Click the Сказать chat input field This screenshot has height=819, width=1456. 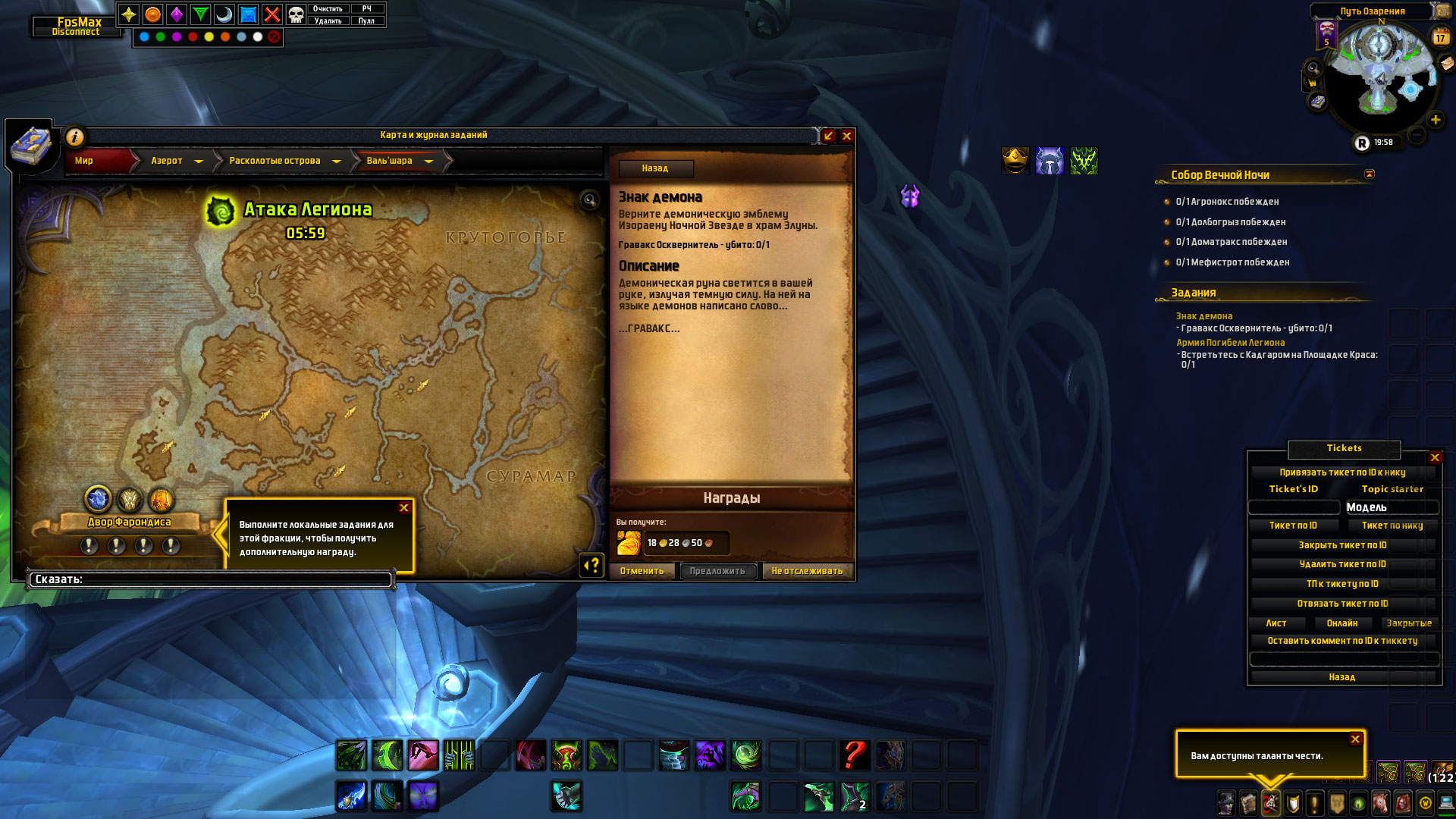(211, 579)
